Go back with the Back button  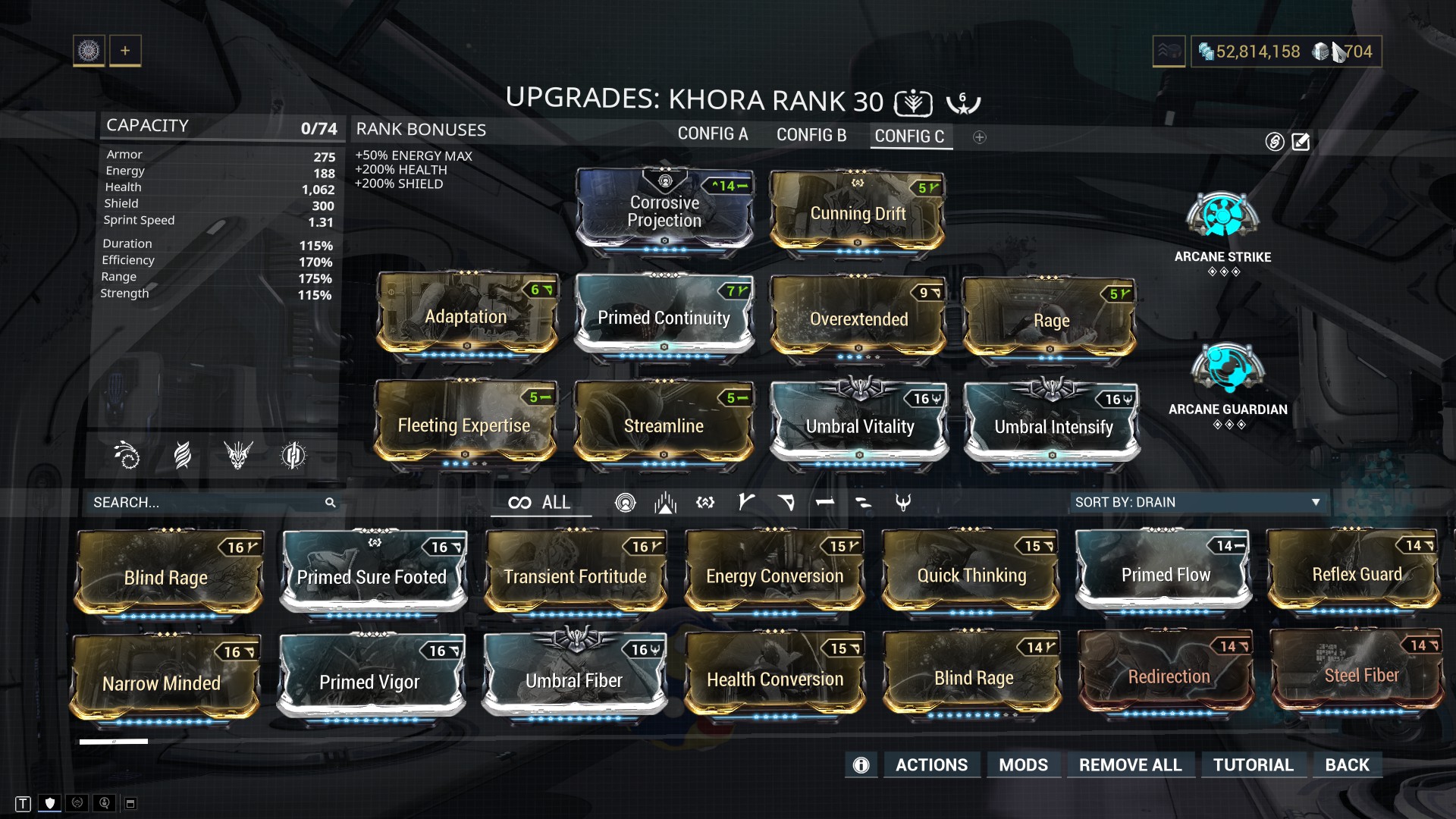click(x=1347, y=764)
